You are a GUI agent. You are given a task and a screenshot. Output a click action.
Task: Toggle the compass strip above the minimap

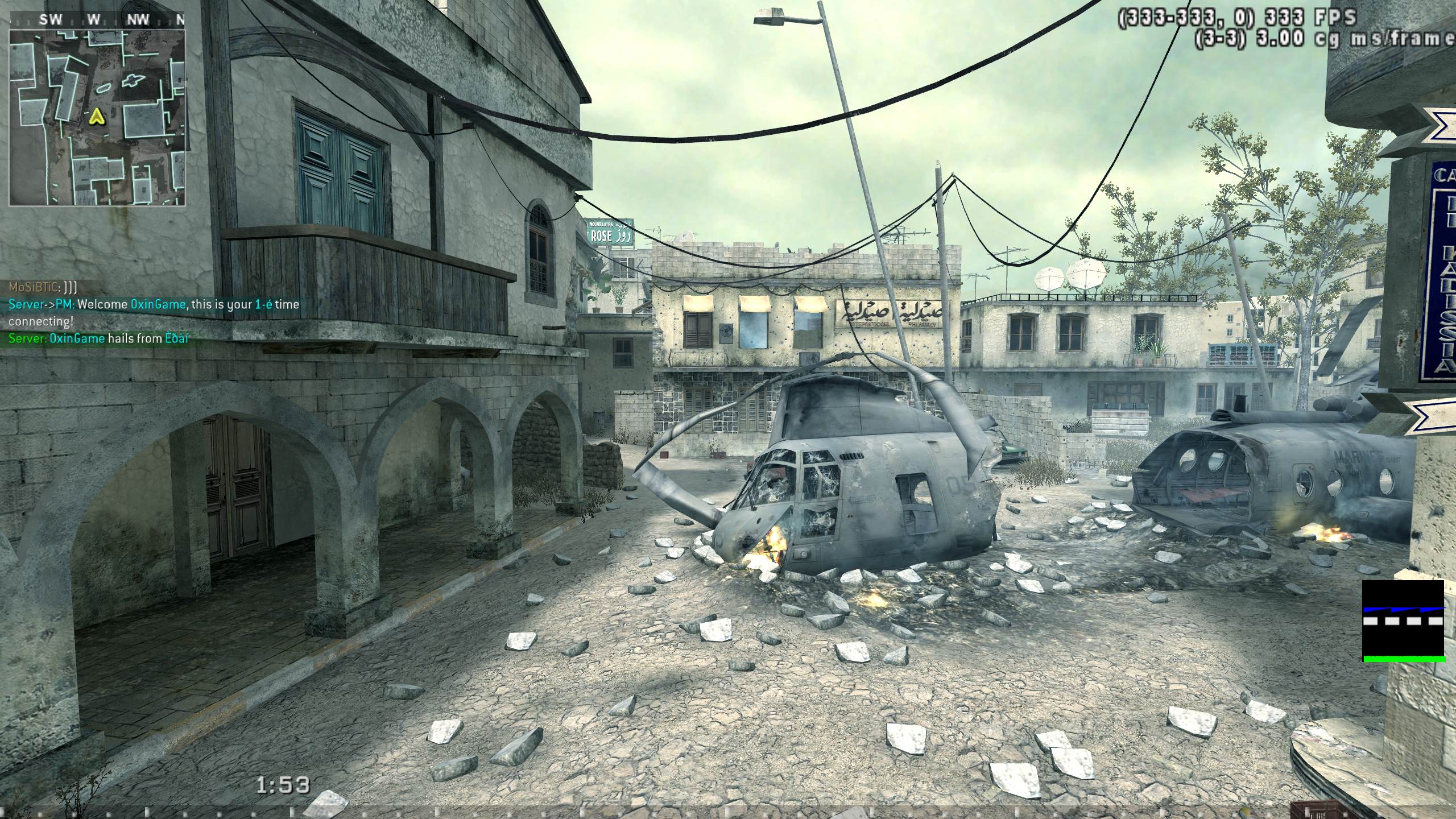click(x=98, y=18)
